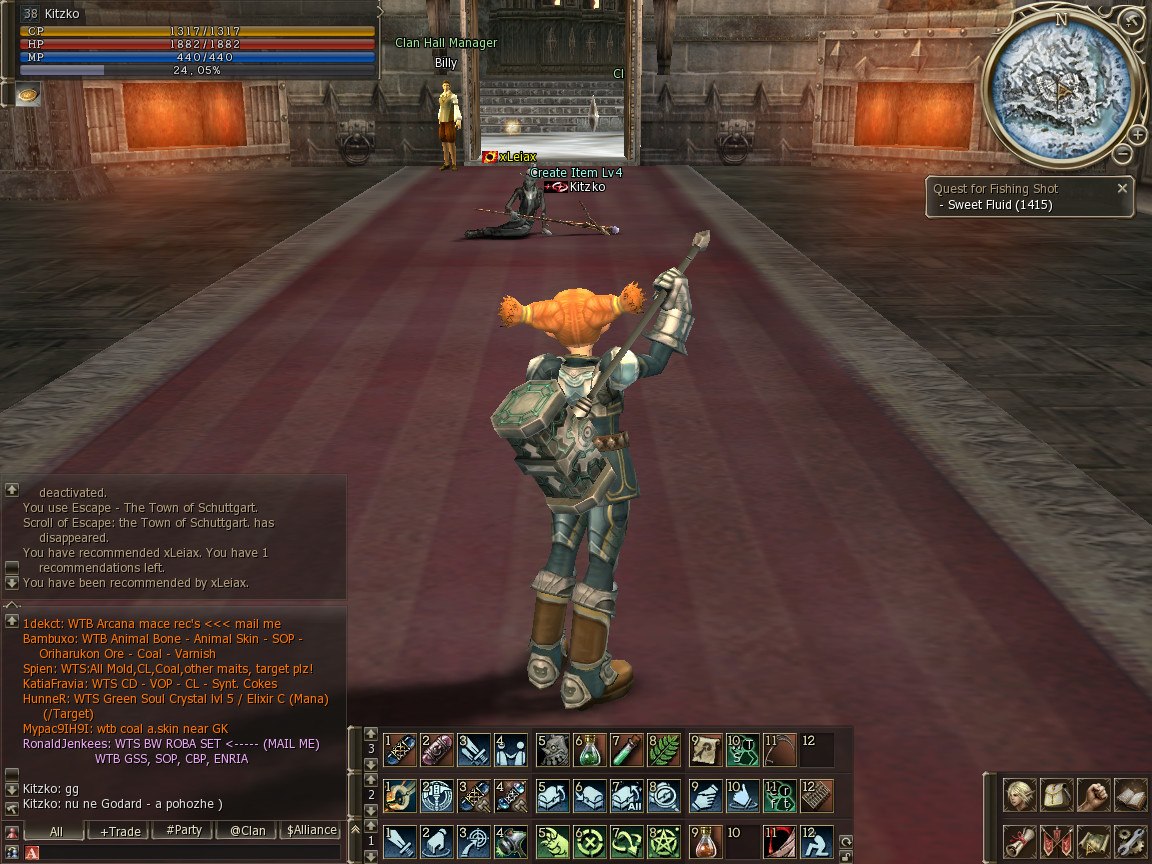Activate the sword attack skill icon
The width and height of the screenshot is (1152, 864).
tap(399, 841)
